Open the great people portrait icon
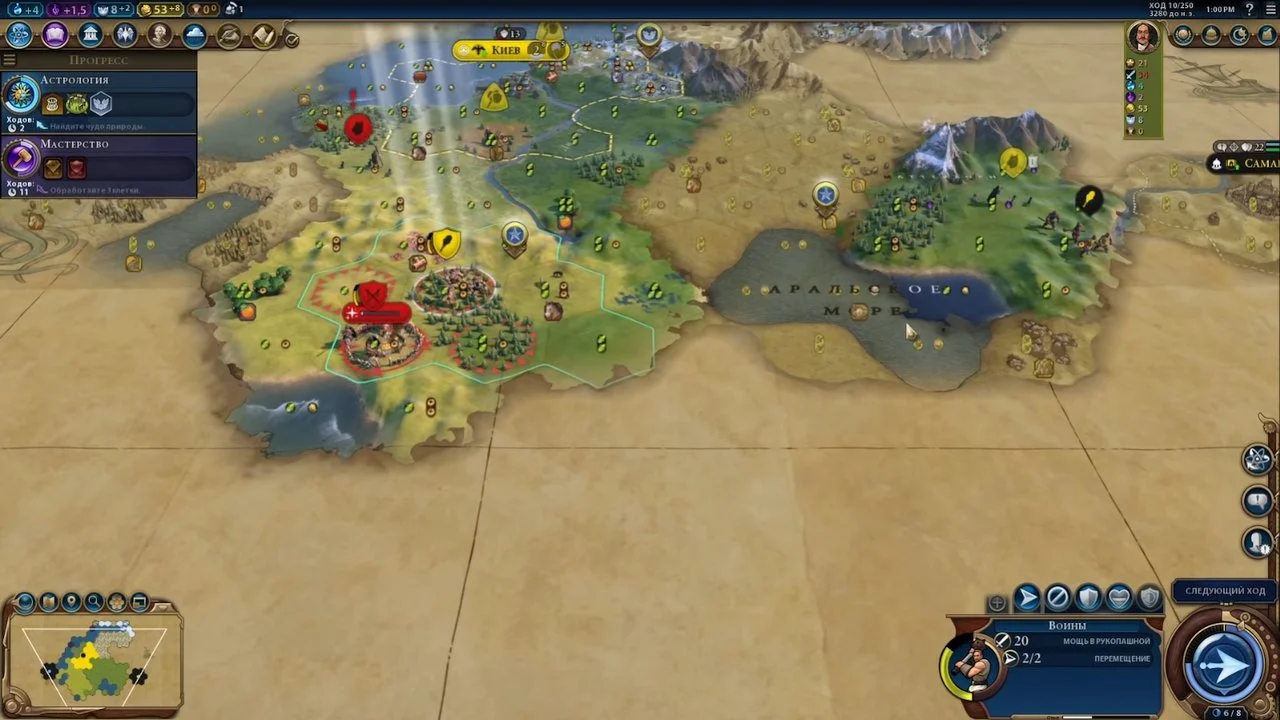Screen dimensions: 1280x720 point(160,35)
